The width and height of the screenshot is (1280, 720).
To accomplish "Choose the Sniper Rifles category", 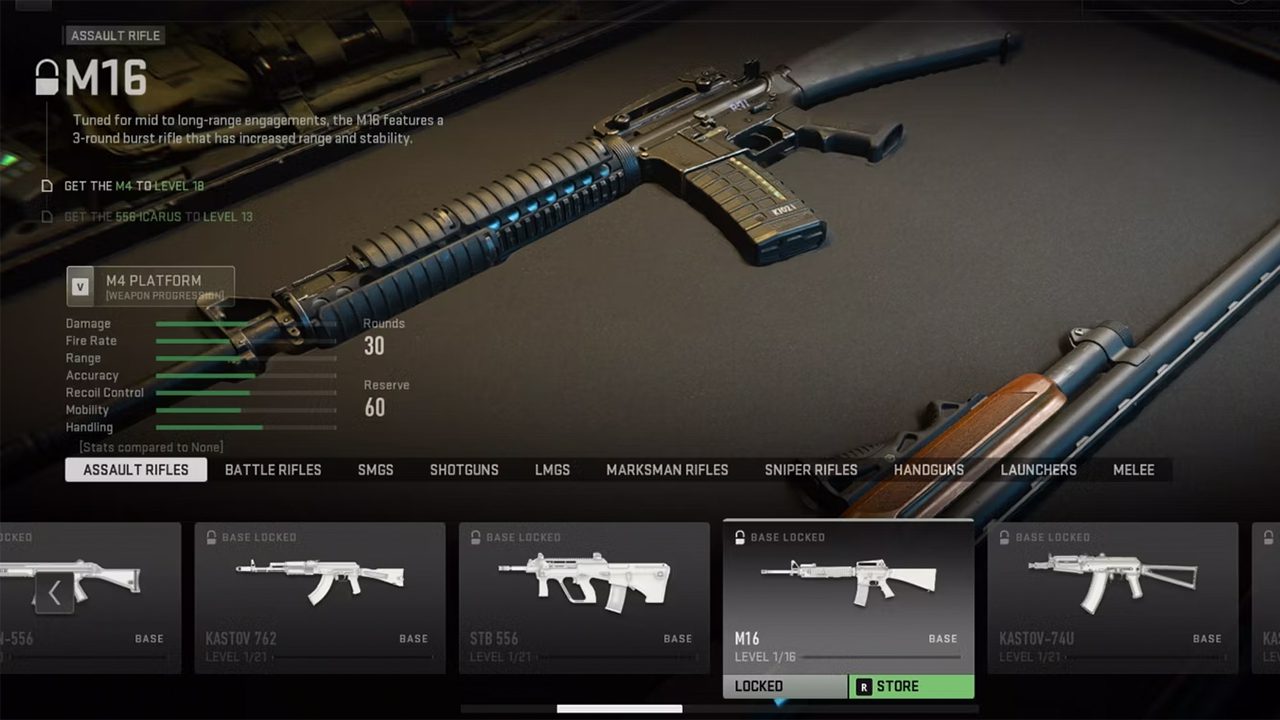I will (811, 470).
